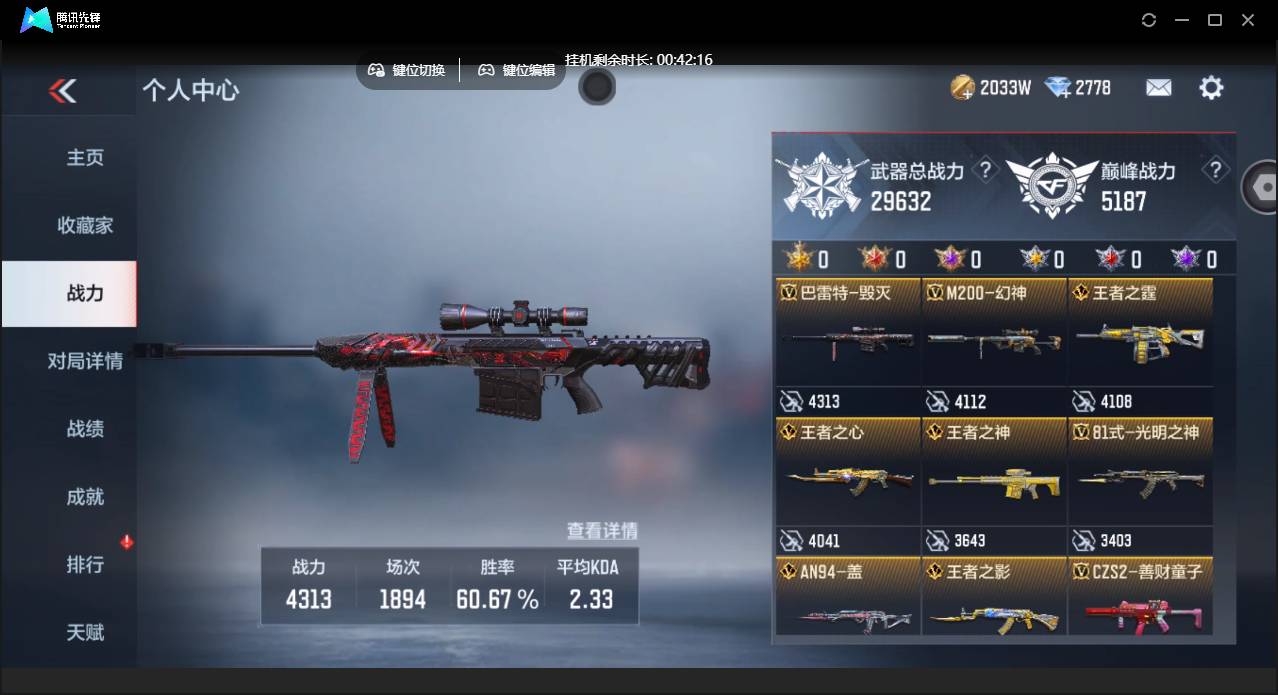This screenshot has width=1278, height=695.
Task: Open the settings gear icon
Action: (x=1211, y=88)
